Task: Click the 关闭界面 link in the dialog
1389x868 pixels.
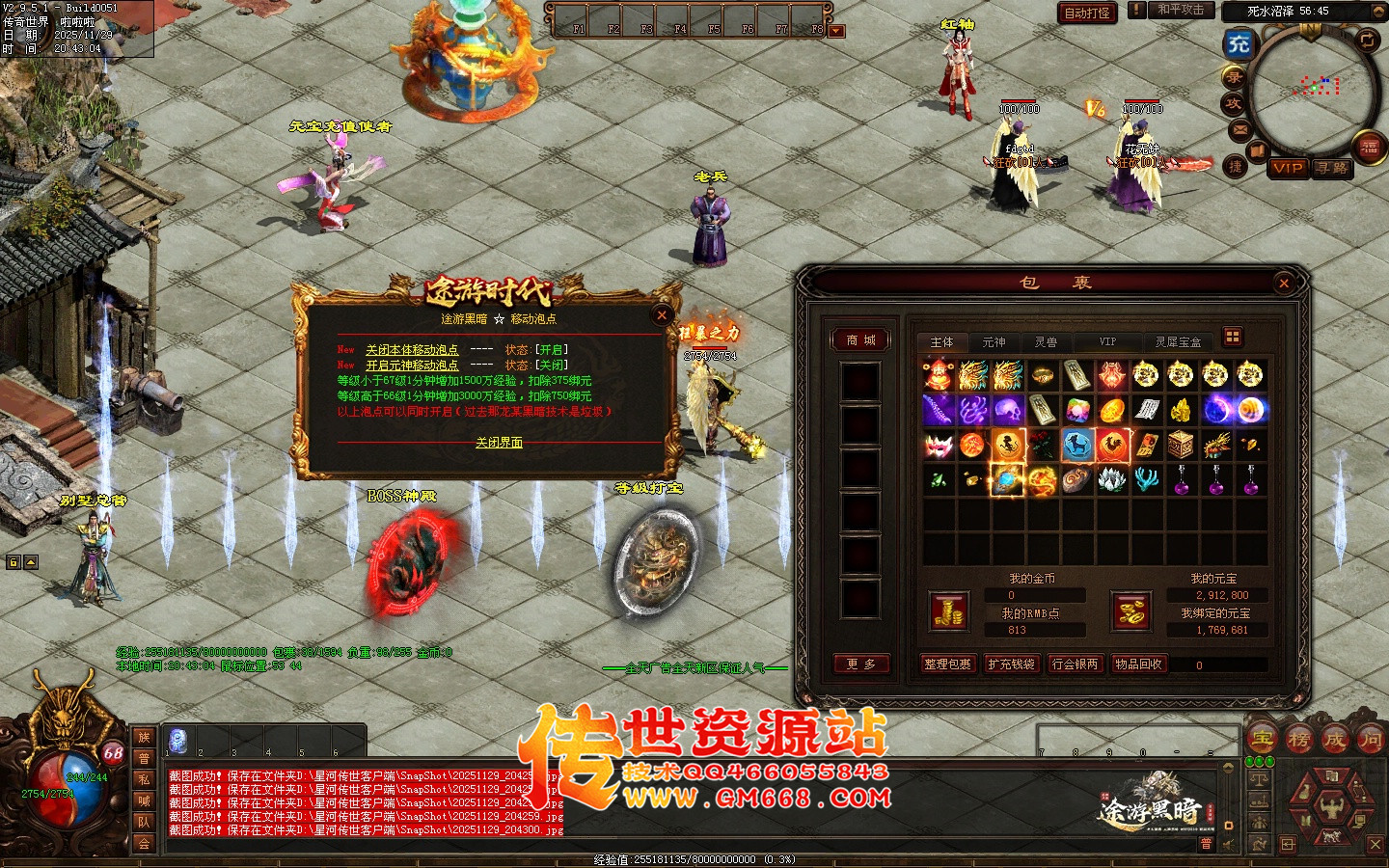Action: (x=499, y=443)
